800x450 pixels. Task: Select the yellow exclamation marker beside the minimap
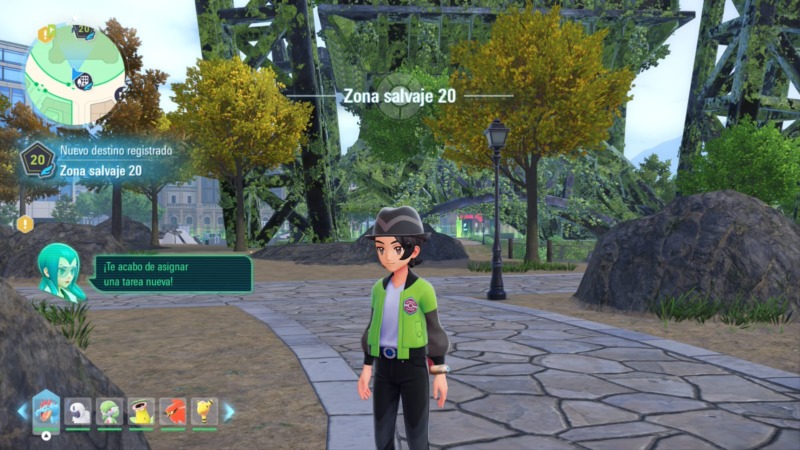[x=45, y=33]
